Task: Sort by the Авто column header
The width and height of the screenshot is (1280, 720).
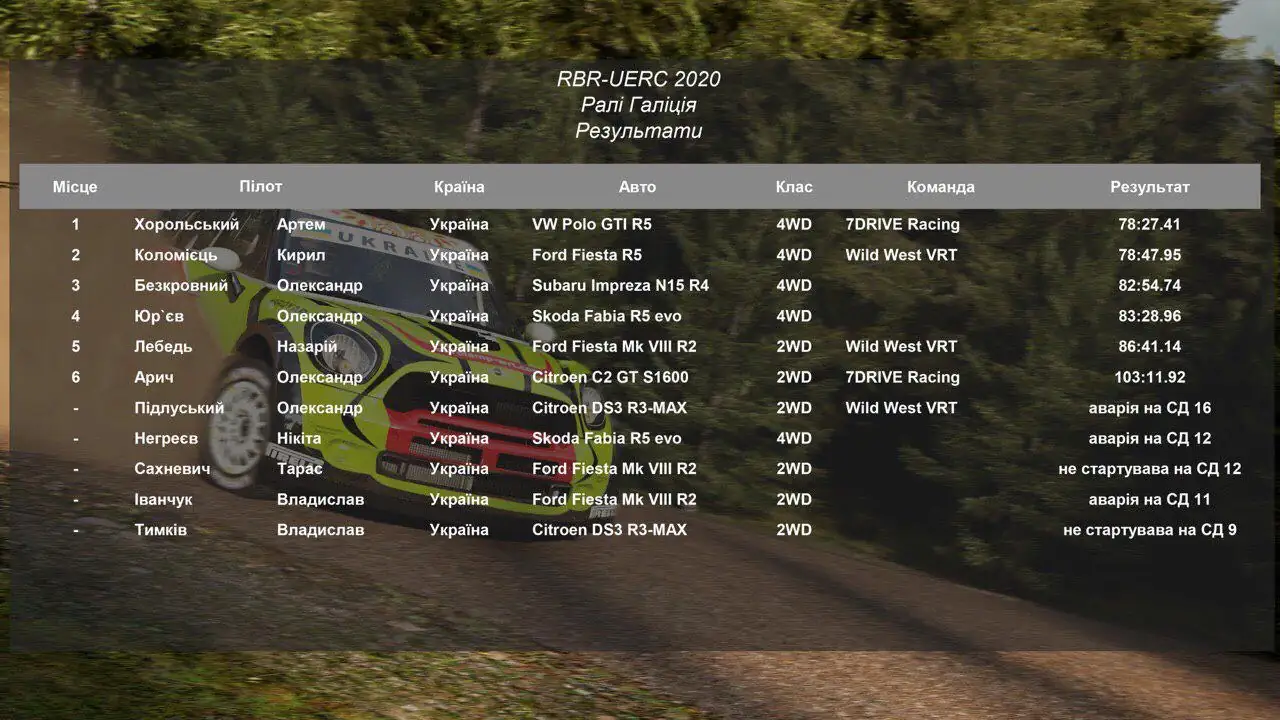Action: tap(637, 187)
